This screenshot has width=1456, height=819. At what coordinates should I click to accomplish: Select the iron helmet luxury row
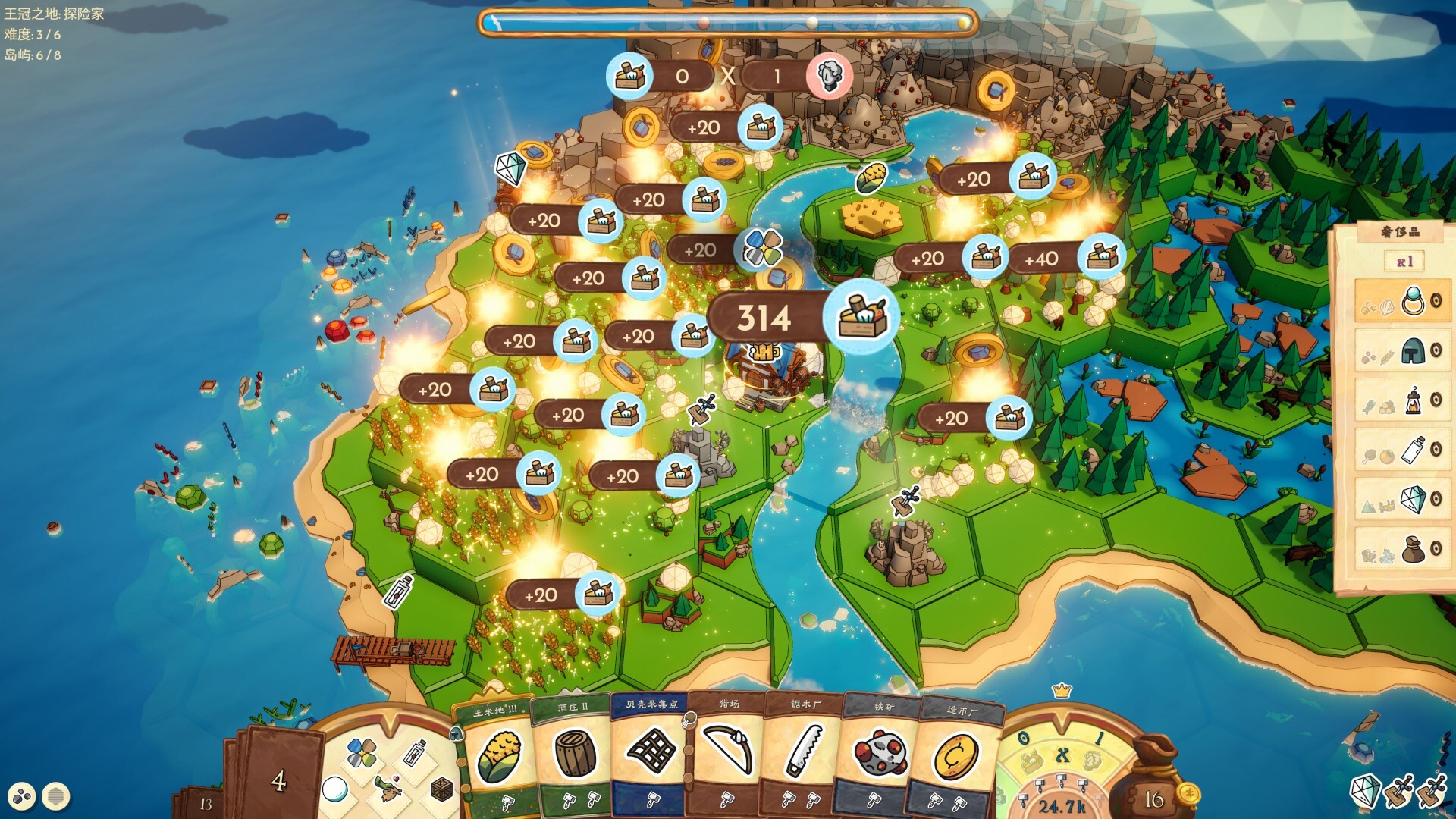(x=1401, y=351)
